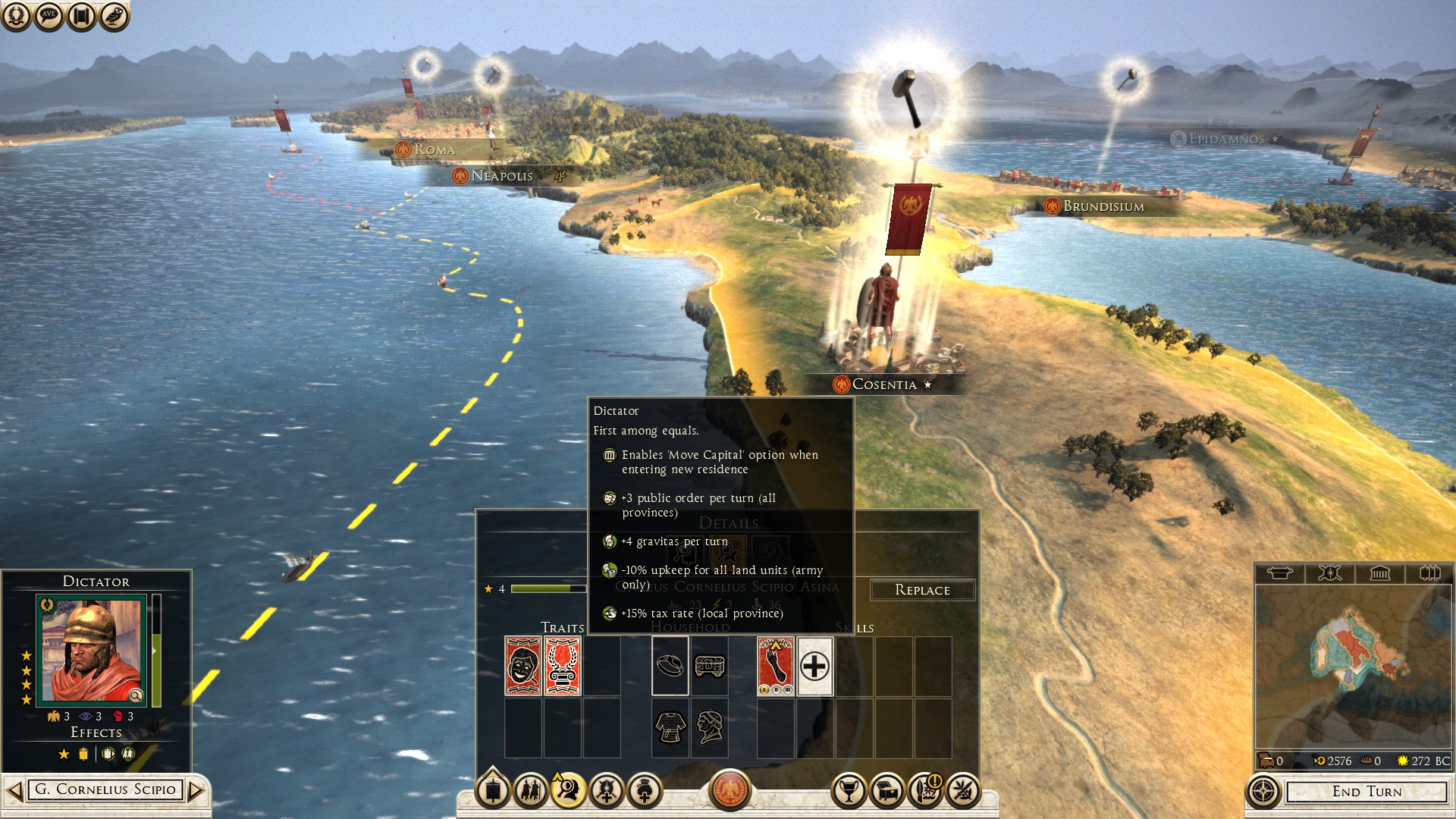This screenshot has height=819, width=1456.
Task: Open the scroll records button
Action: pyautogui.click(x=81, y=16)
